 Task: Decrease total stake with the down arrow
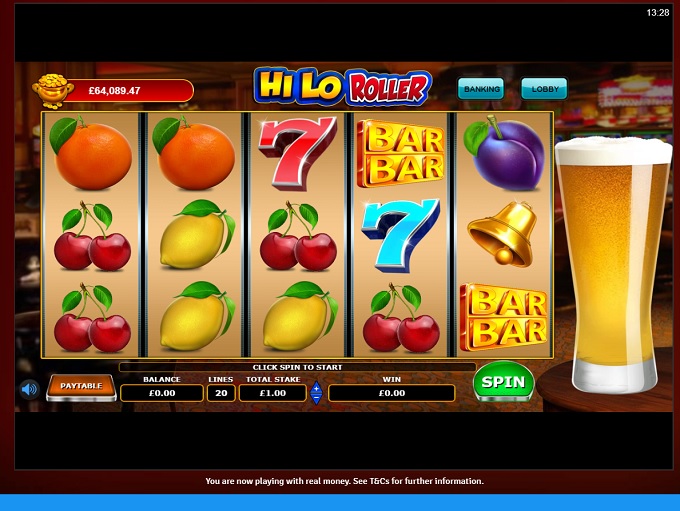pyautogui.click(x=317, y=398)
